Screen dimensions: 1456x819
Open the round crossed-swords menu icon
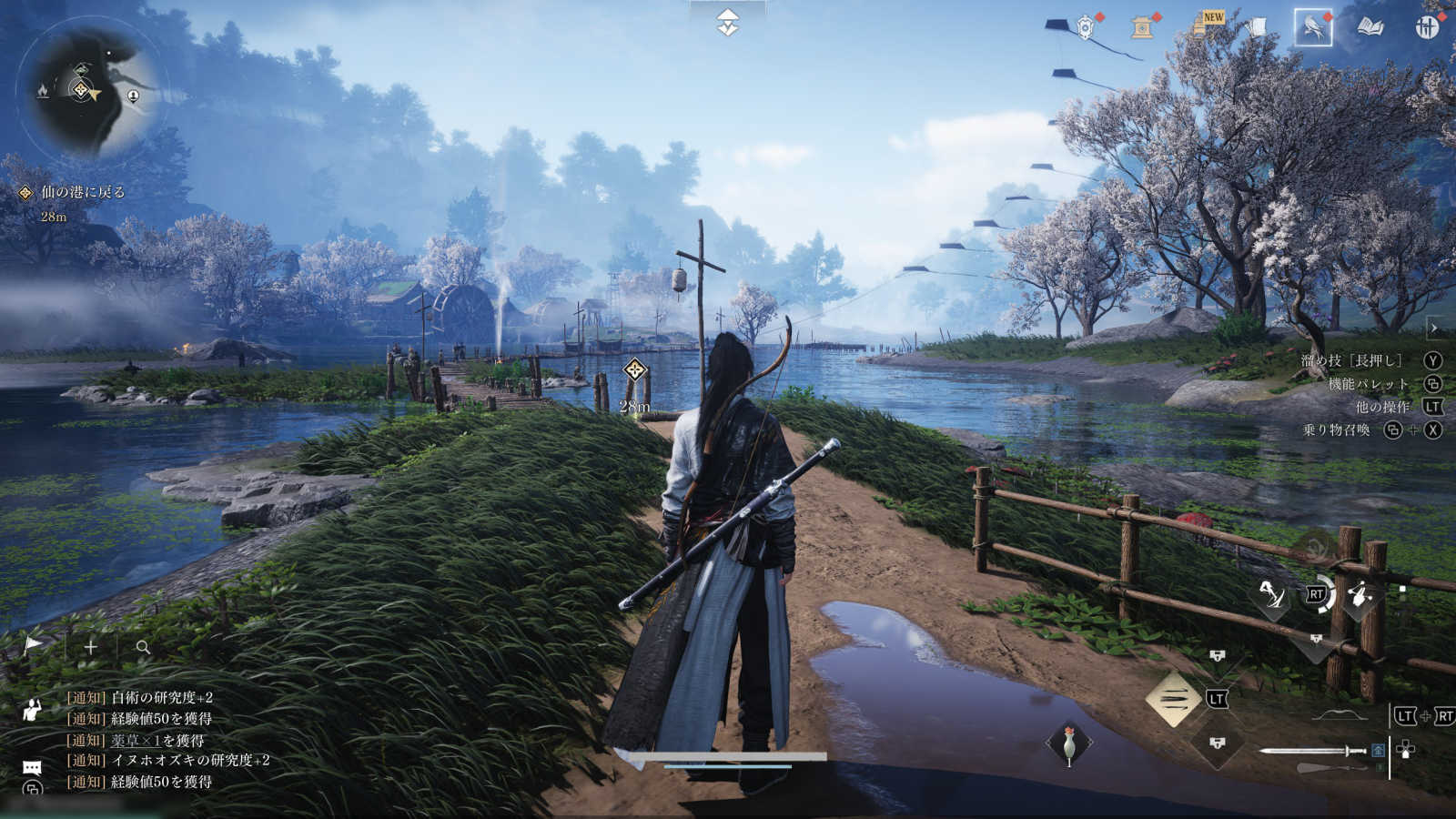(1427, 27)
